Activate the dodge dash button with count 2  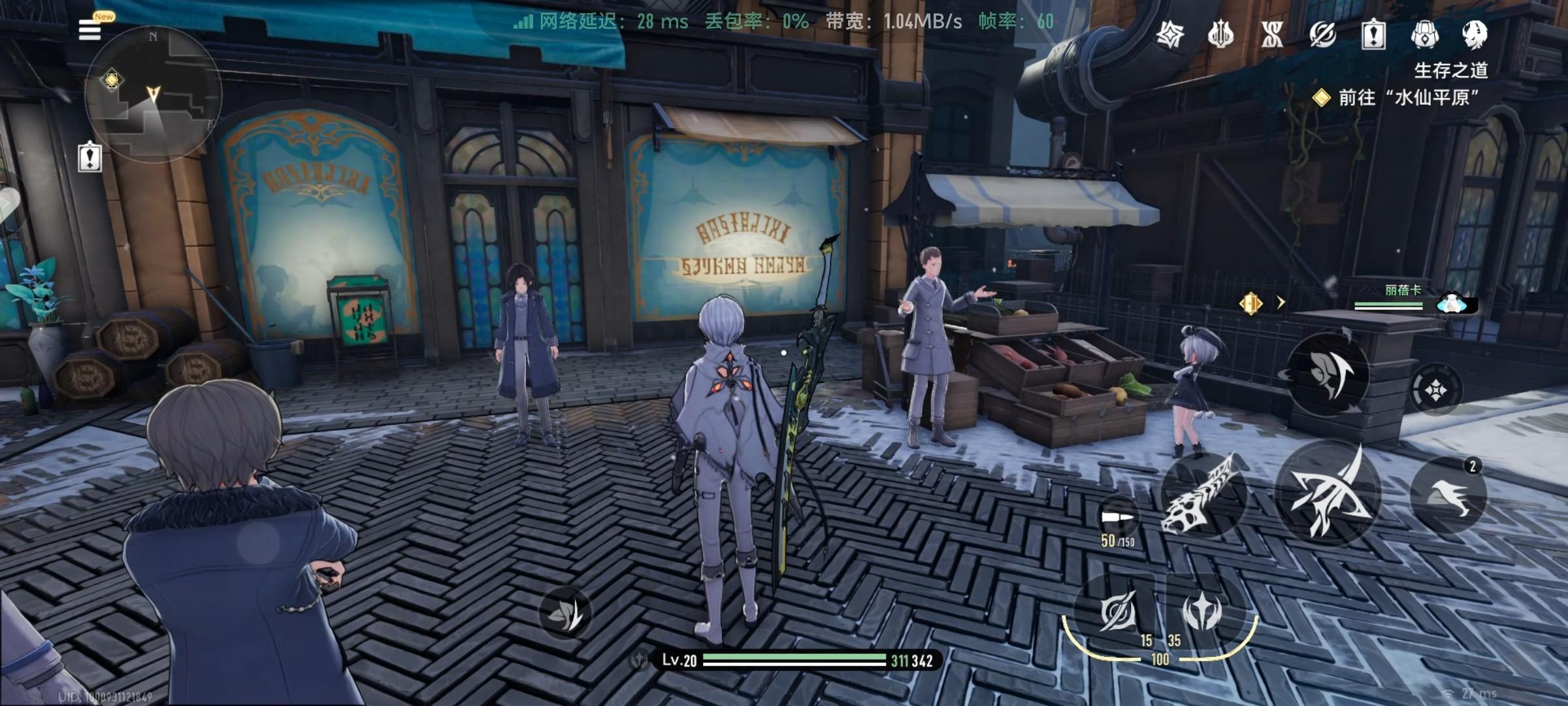(x=1448, y=495)
